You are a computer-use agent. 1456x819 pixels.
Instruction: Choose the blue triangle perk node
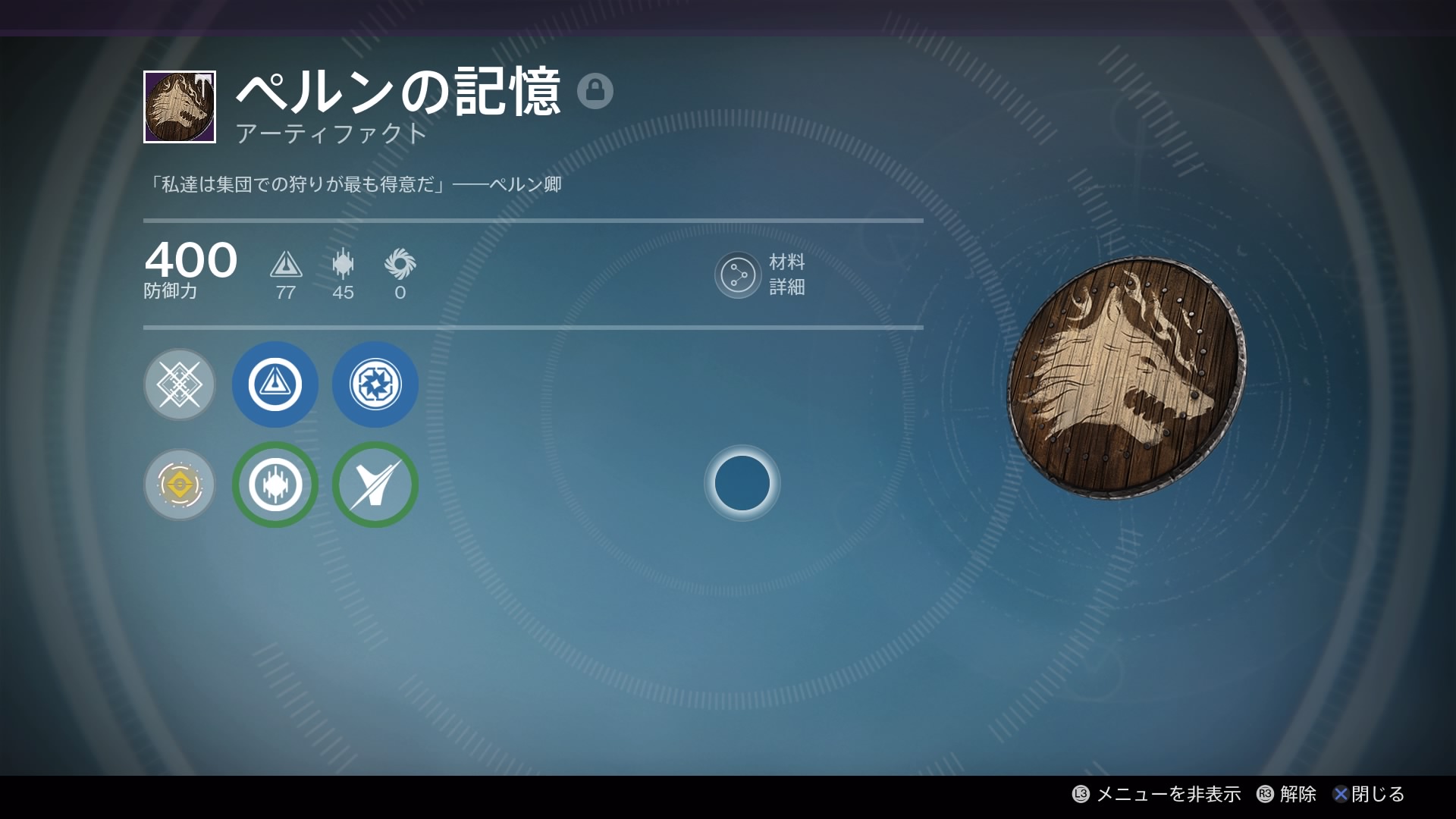click(275, 384)
